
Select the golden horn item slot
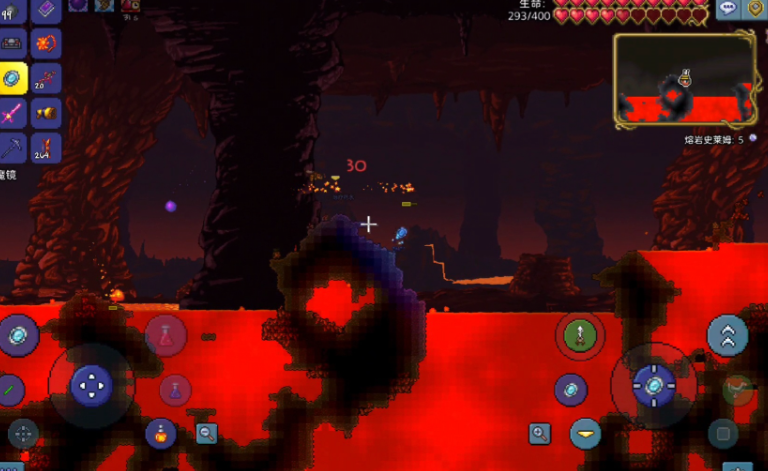pyautogui.click(x=45, y=113)
